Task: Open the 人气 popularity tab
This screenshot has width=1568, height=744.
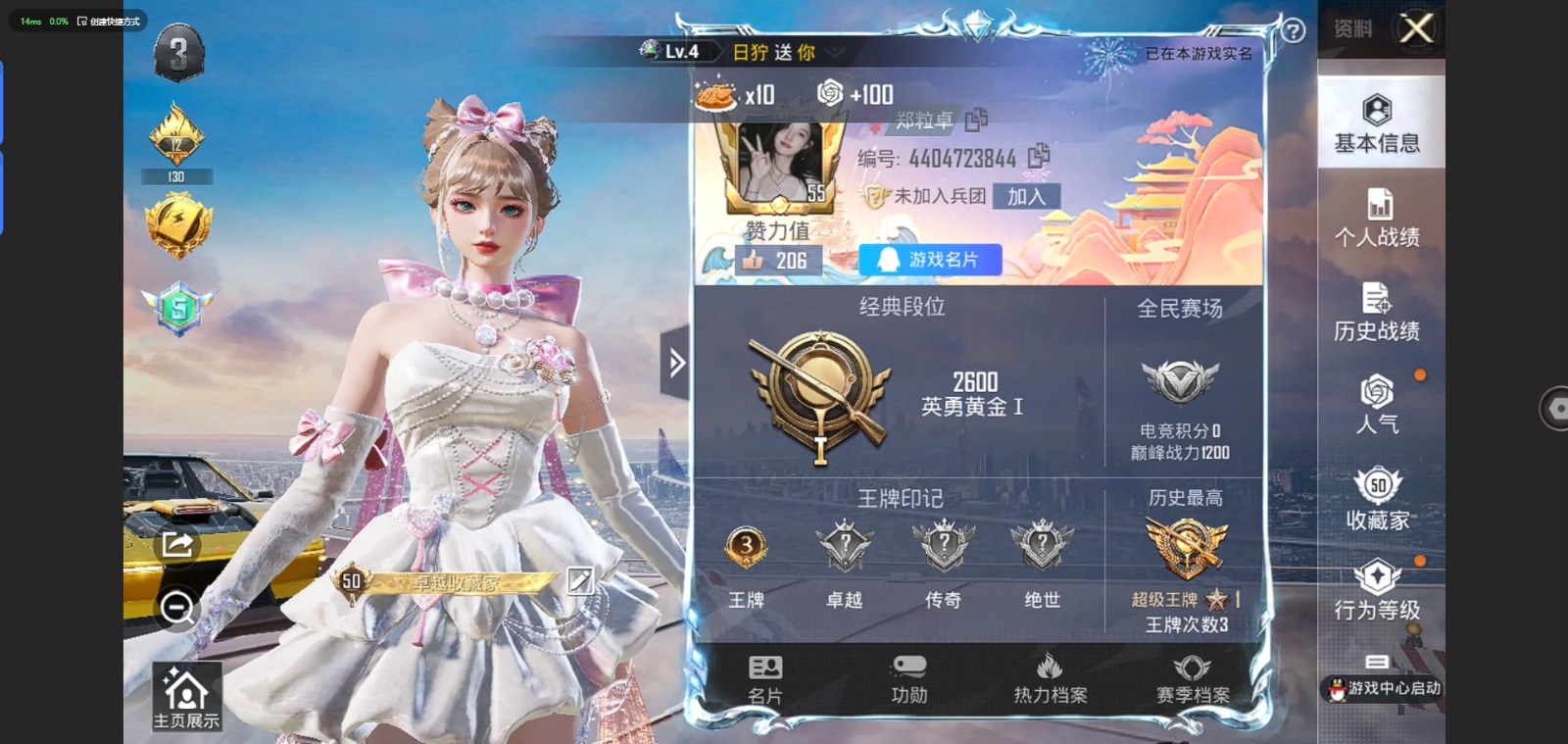Action: [x=1377, y=404]
